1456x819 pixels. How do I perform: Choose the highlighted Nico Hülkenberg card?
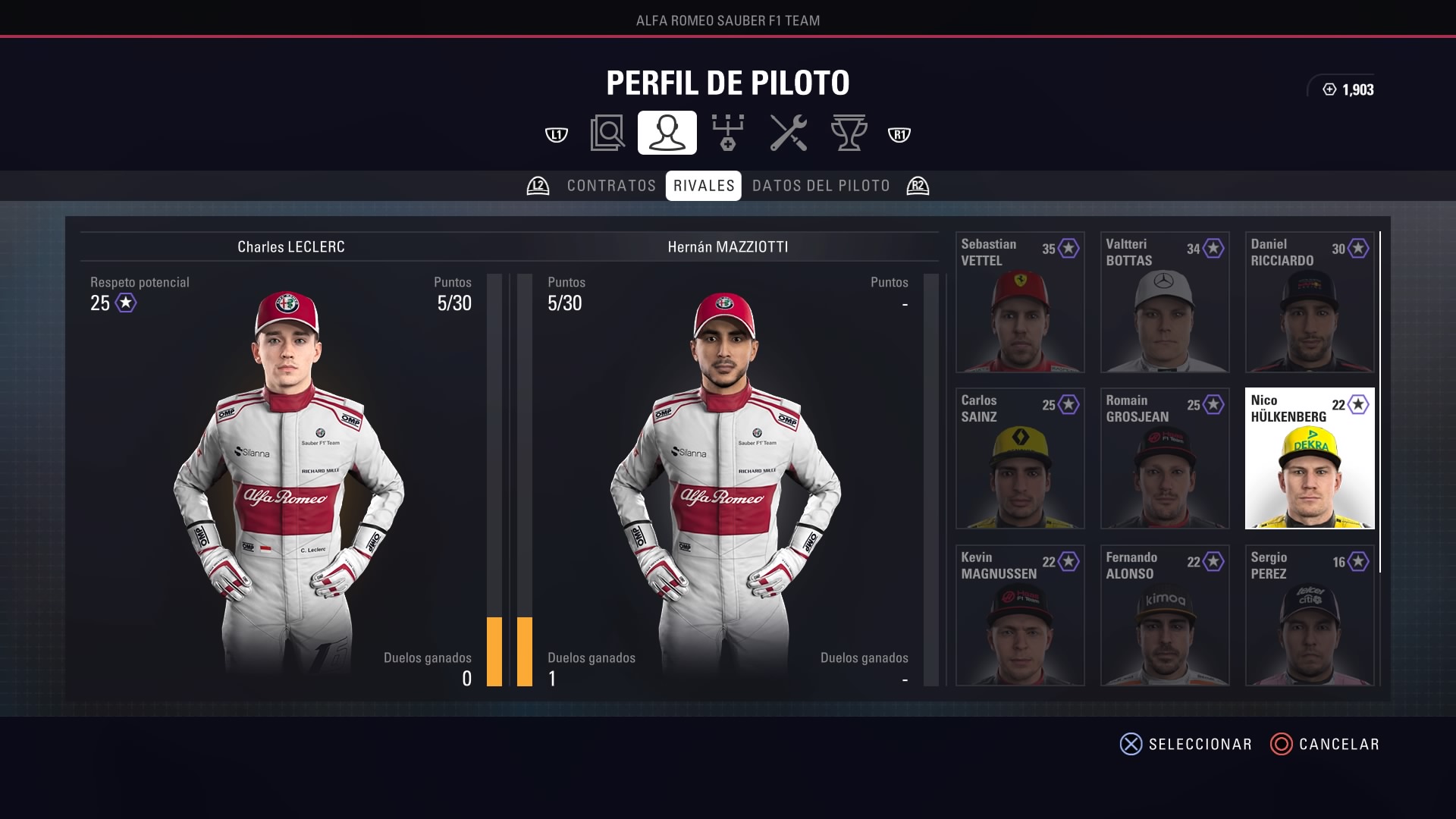coord(1310,458)
